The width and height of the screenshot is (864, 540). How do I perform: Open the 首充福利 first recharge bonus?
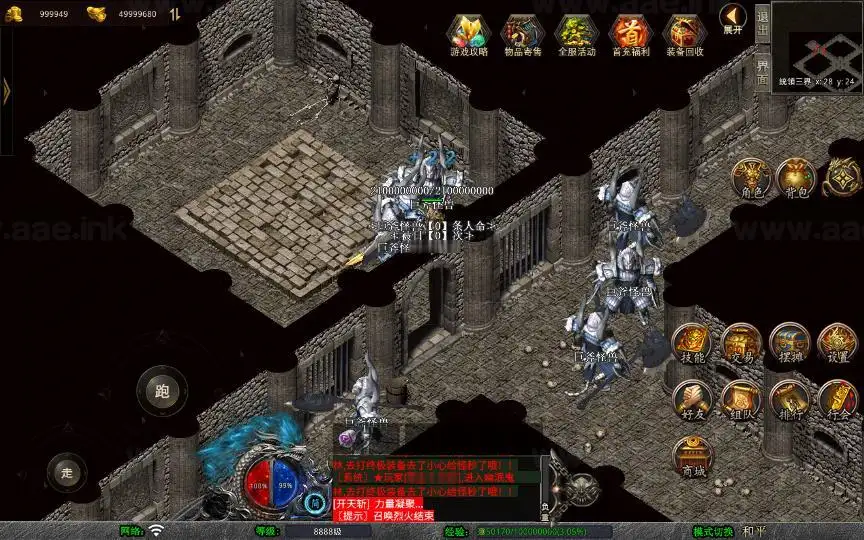[x=630, y=33]
